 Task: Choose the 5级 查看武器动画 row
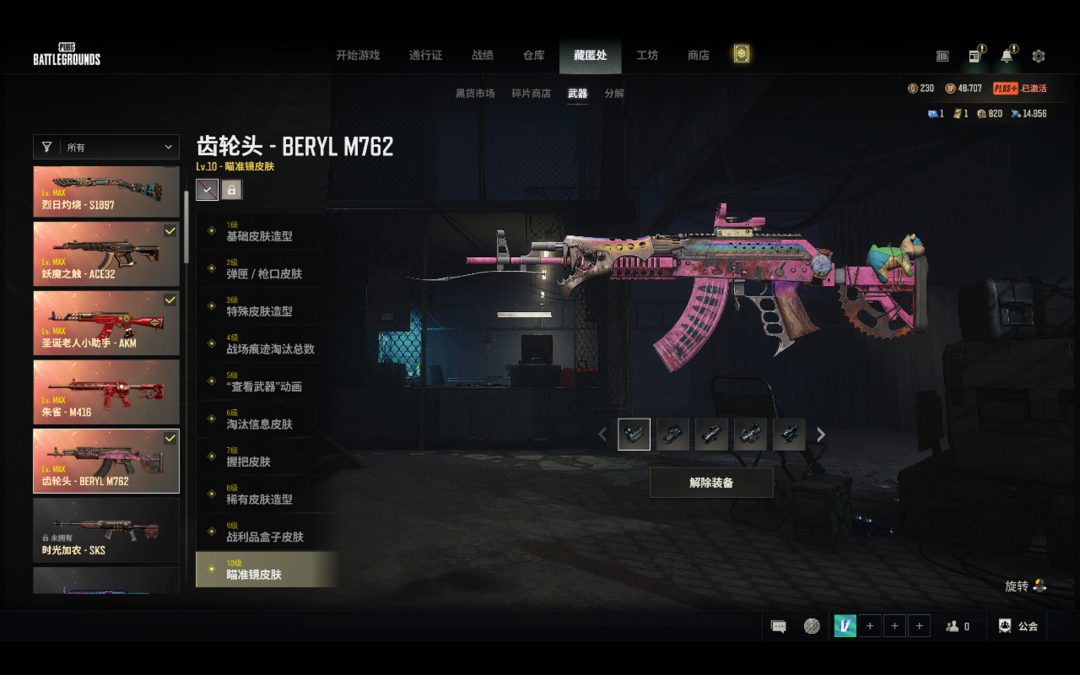pos(265,382)
